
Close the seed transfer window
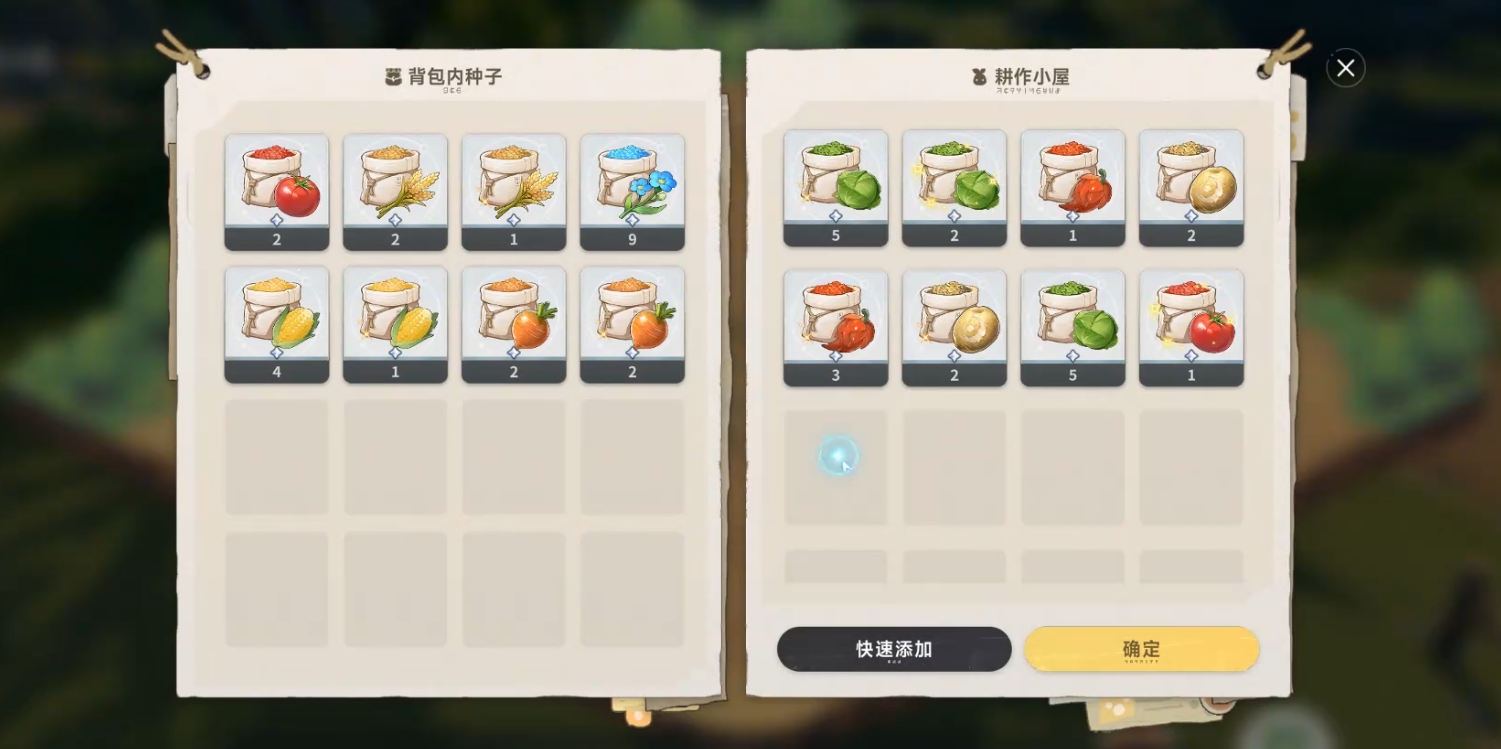1345,68
